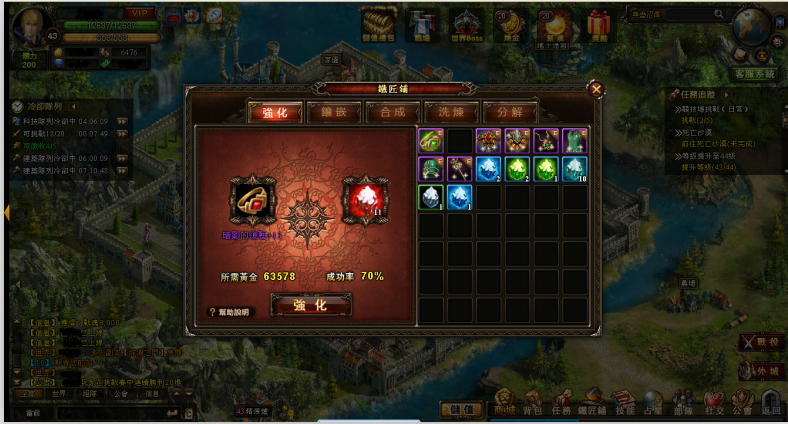
Task: Select the white crystal in inventory
Action: point(431,196)
